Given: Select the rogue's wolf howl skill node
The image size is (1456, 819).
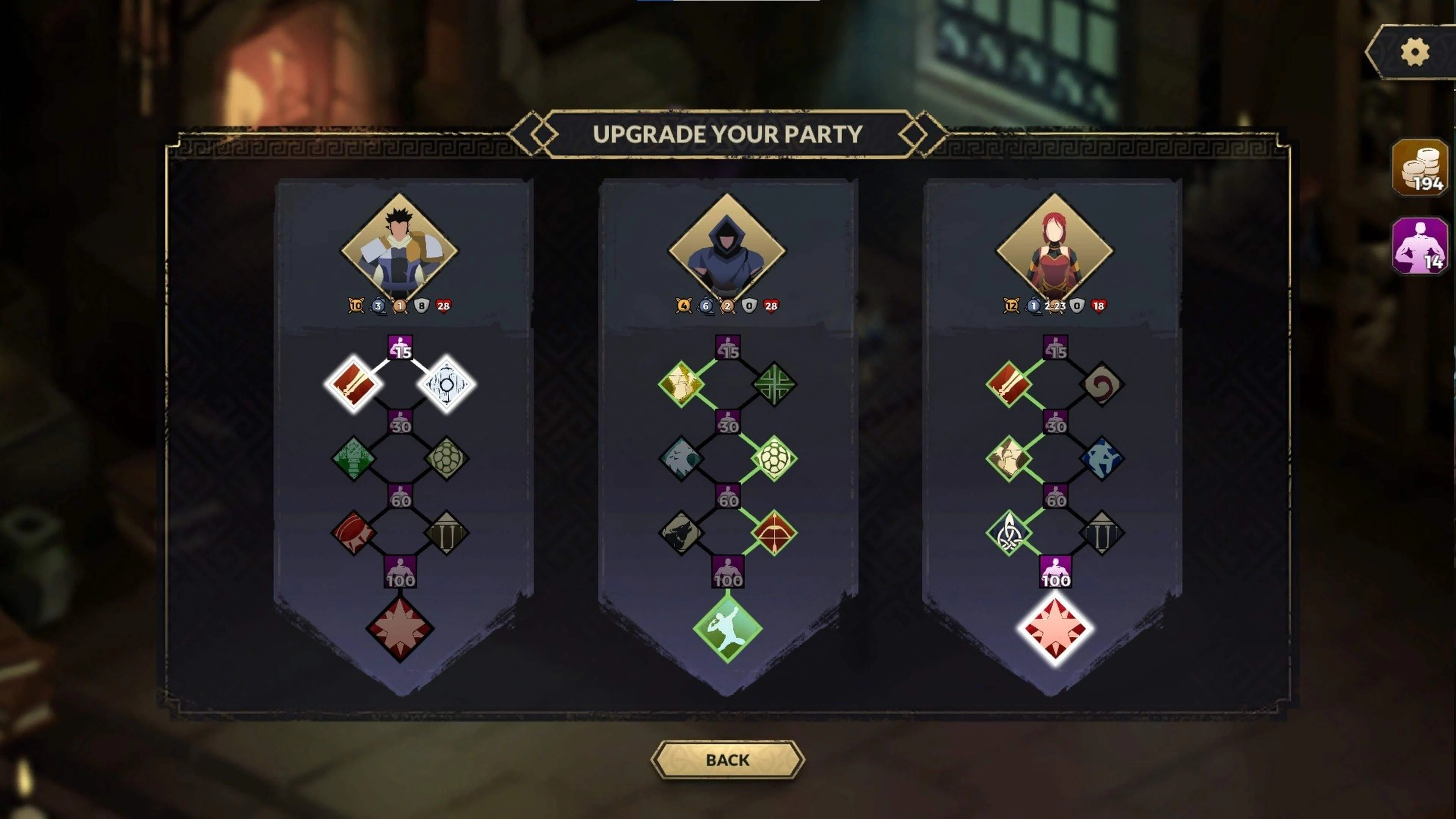Looking at the screenshot, I should pos(681,532).
